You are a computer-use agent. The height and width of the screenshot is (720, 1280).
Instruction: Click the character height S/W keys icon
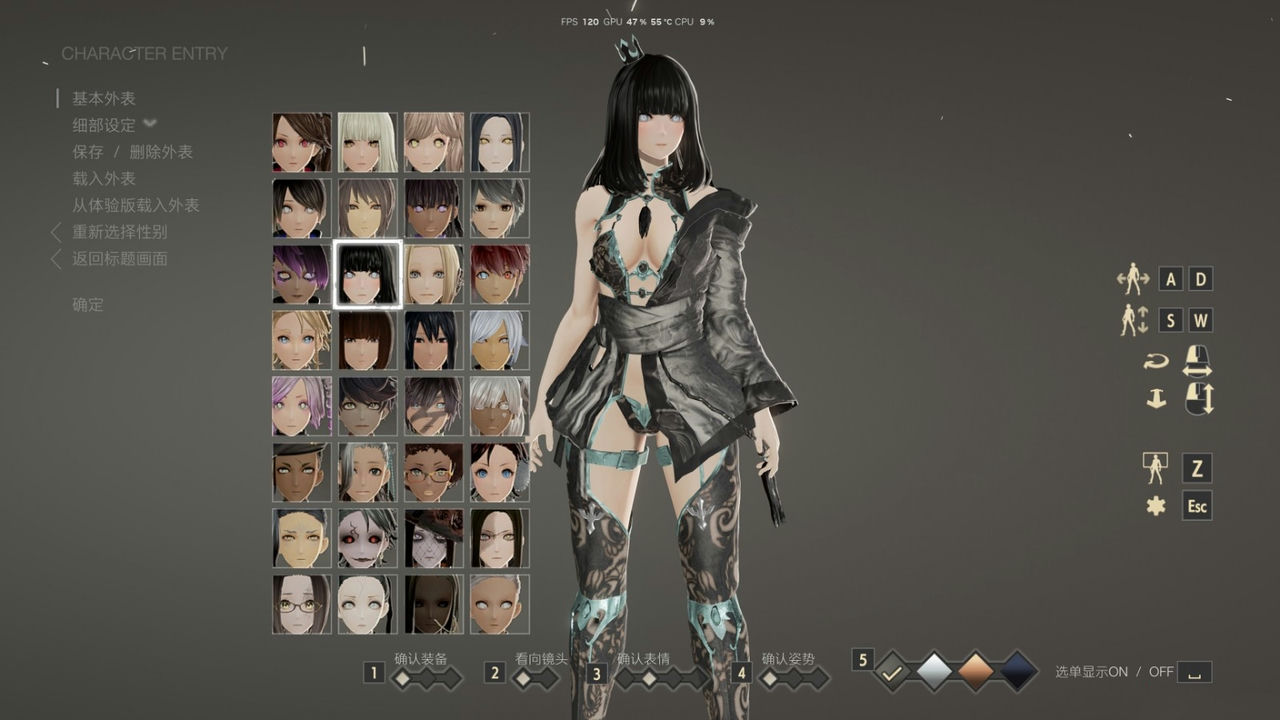pos(1136,320)
